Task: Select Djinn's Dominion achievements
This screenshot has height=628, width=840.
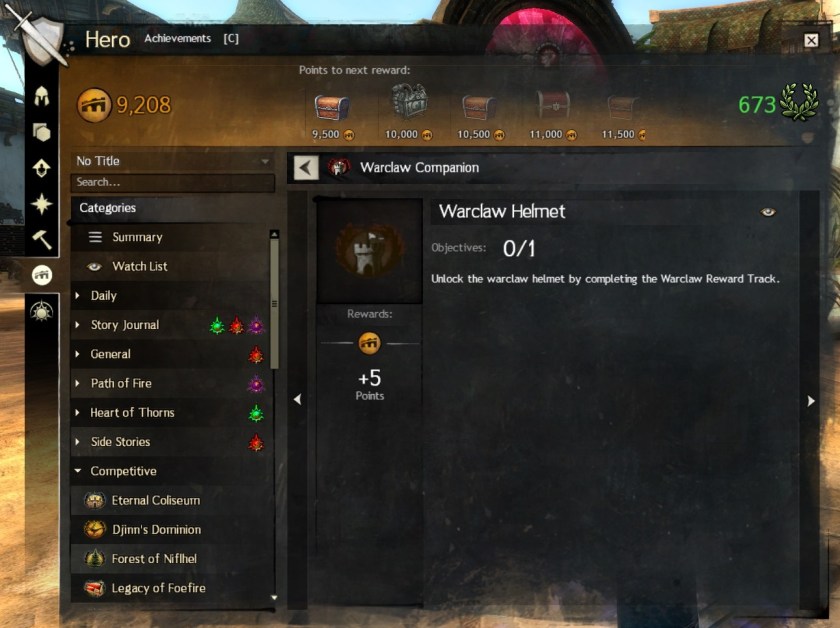Action: click(156, 530)
